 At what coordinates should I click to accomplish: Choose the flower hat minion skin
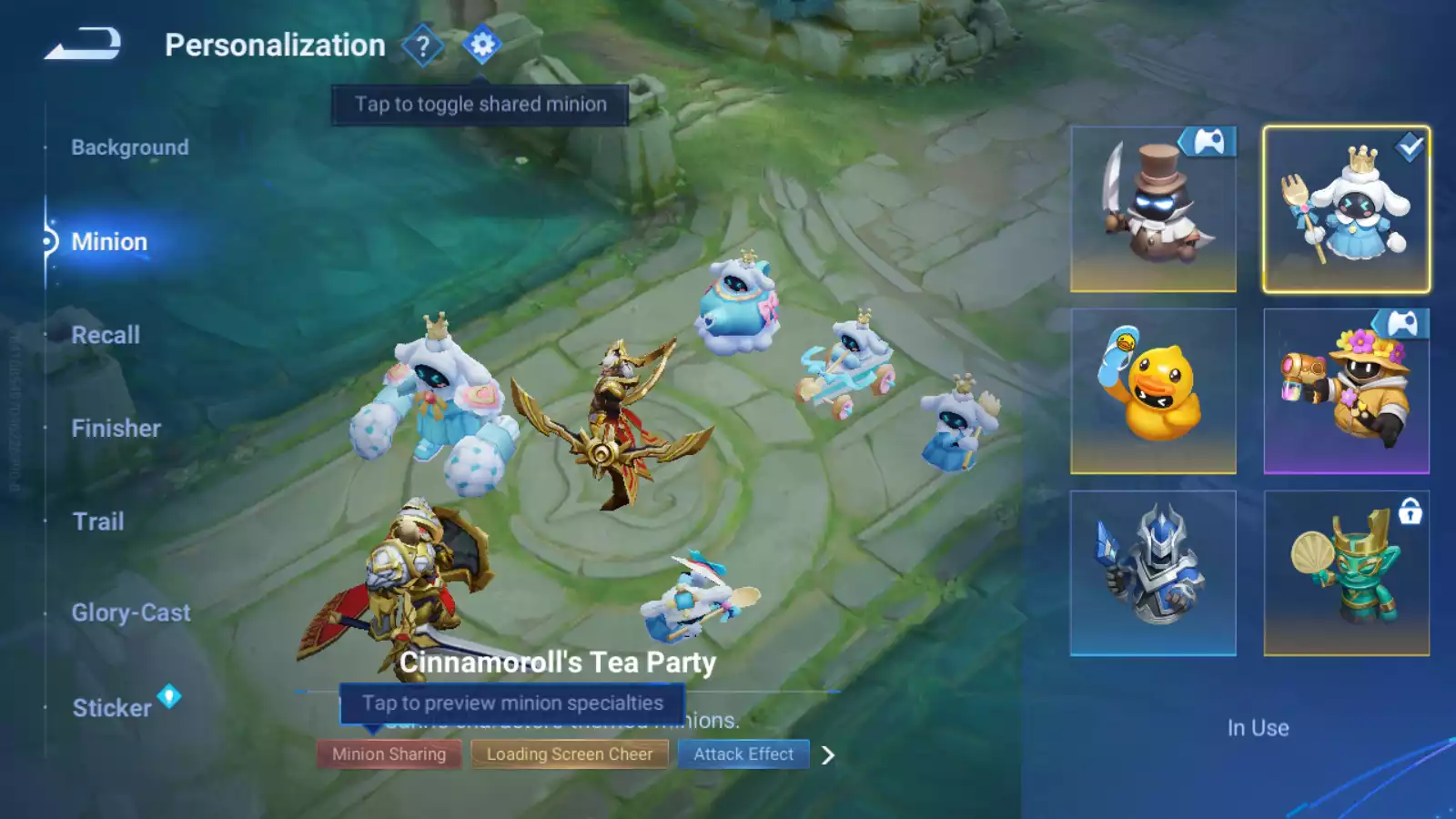[1346, 391]
